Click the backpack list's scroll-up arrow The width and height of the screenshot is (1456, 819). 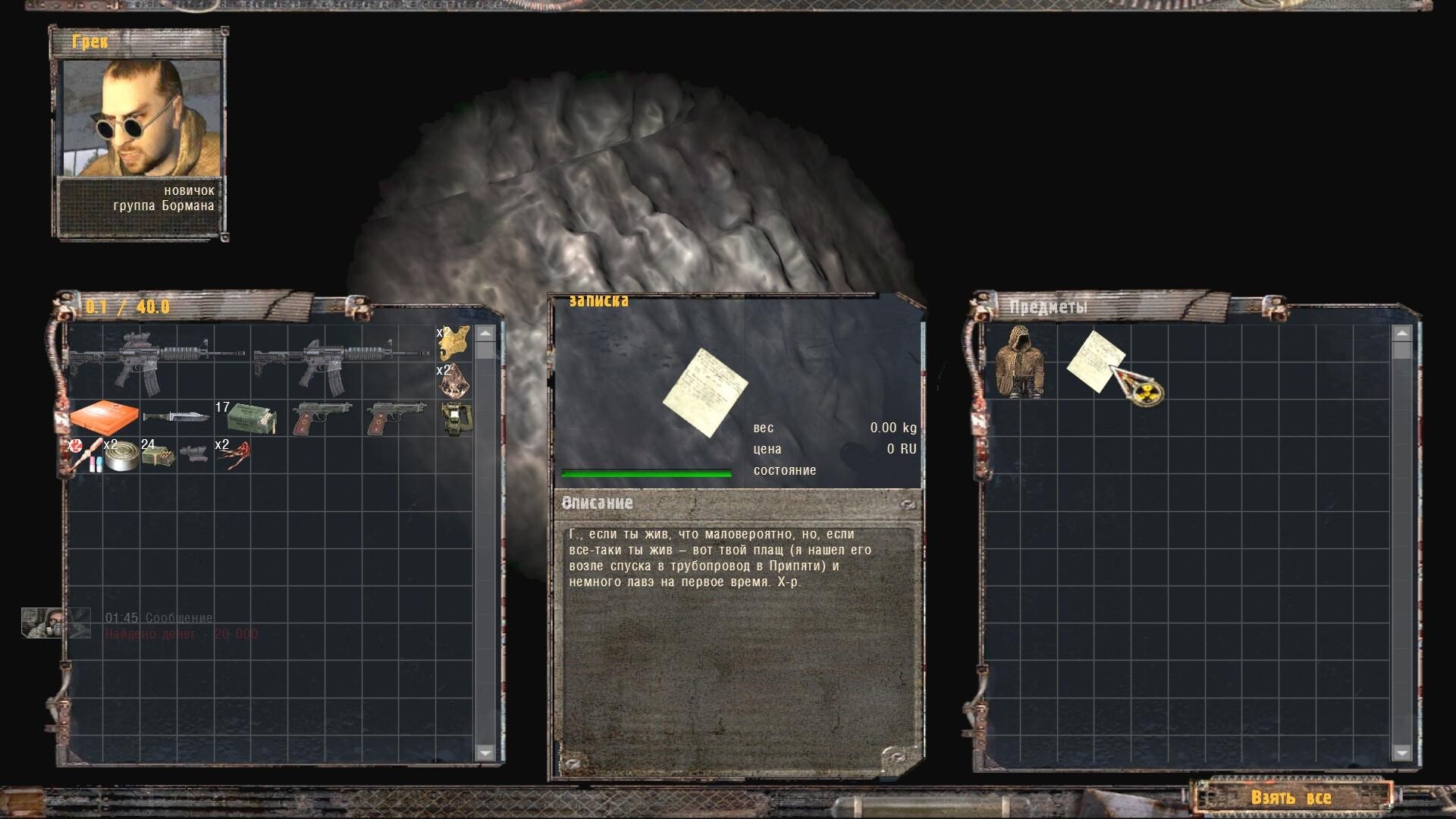click(485, 334)
